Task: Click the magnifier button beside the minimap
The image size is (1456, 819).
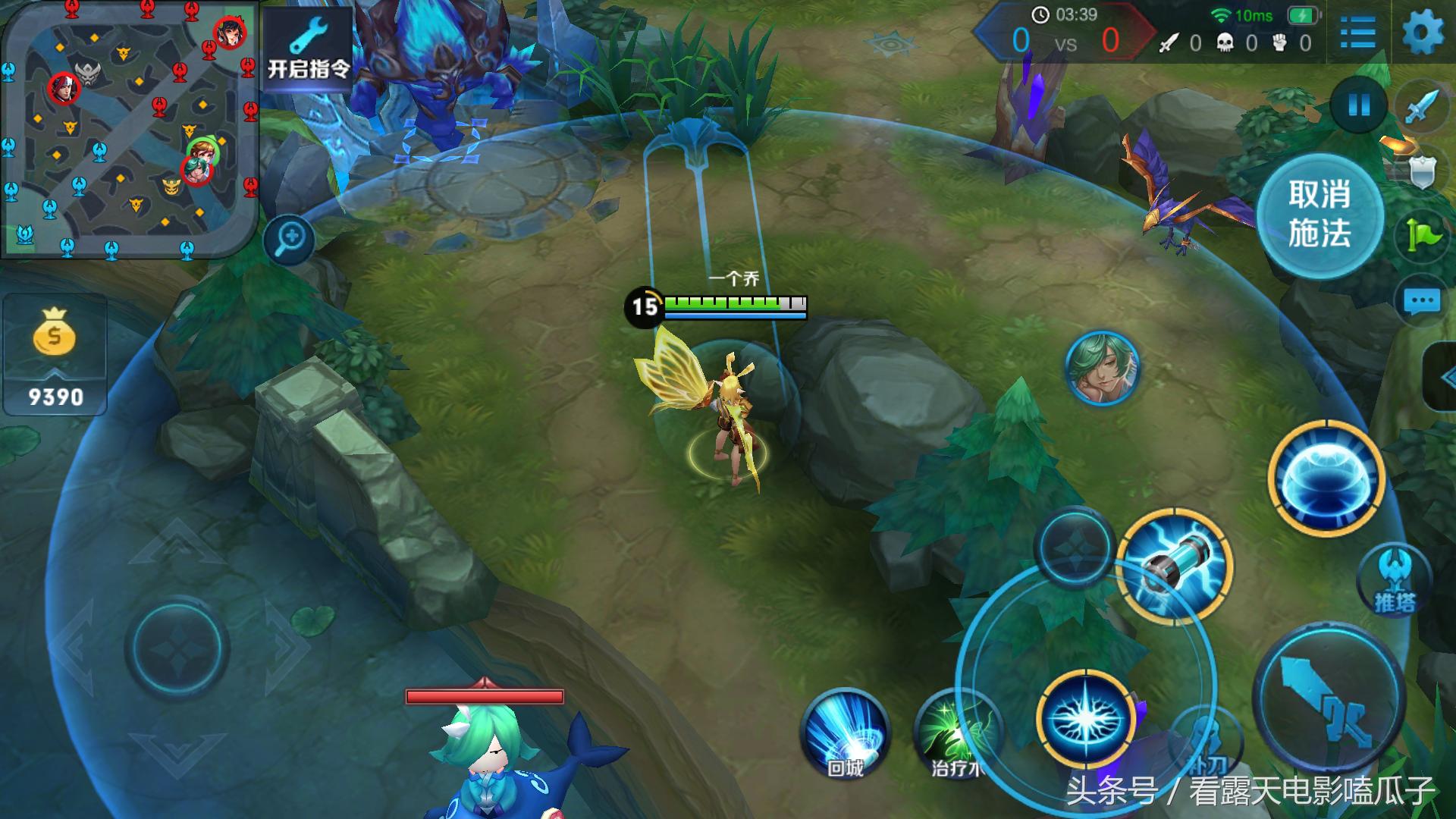Action: click(x=290, y=240)
